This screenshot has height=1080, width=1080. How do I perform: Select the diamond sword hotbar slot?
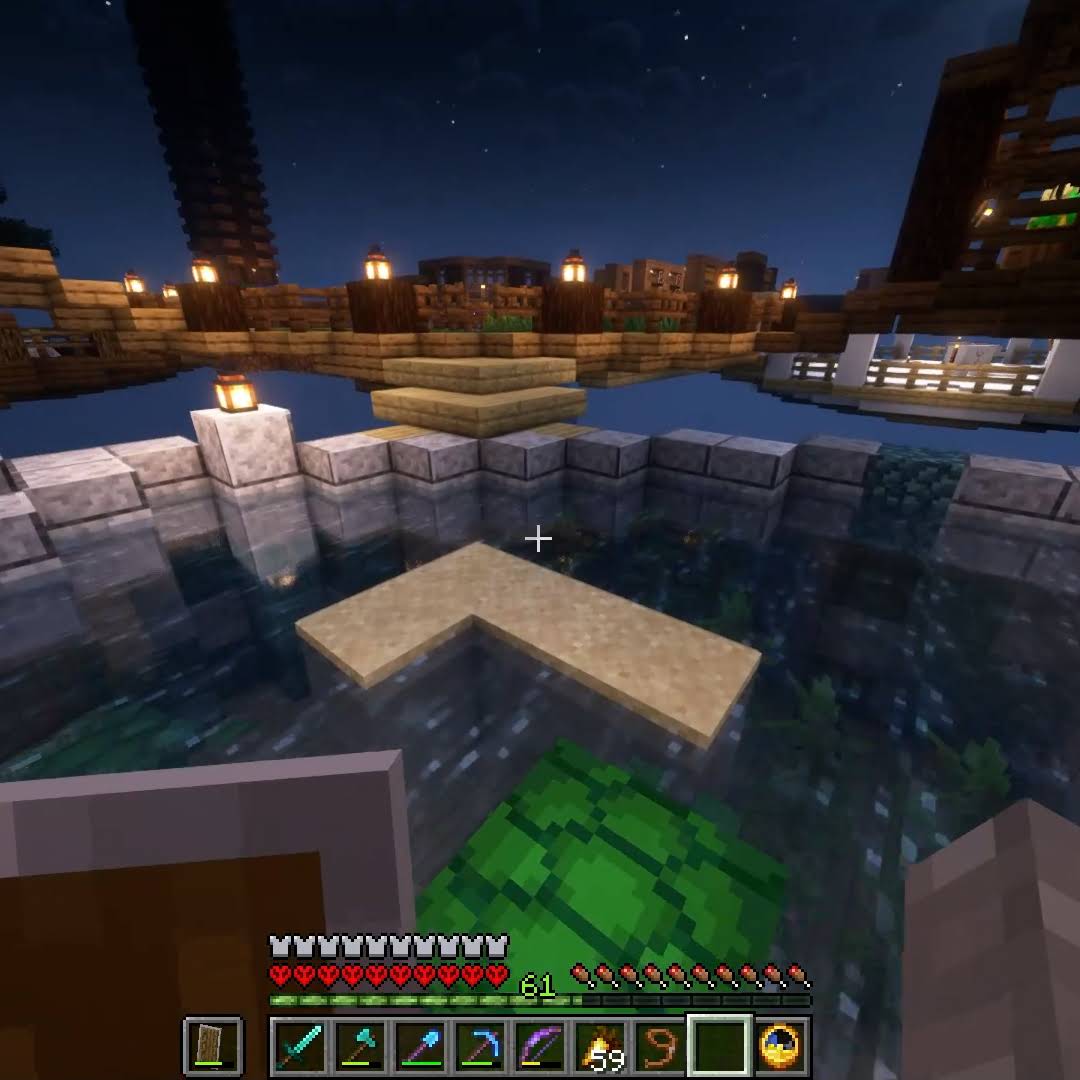coord(300,1046)
